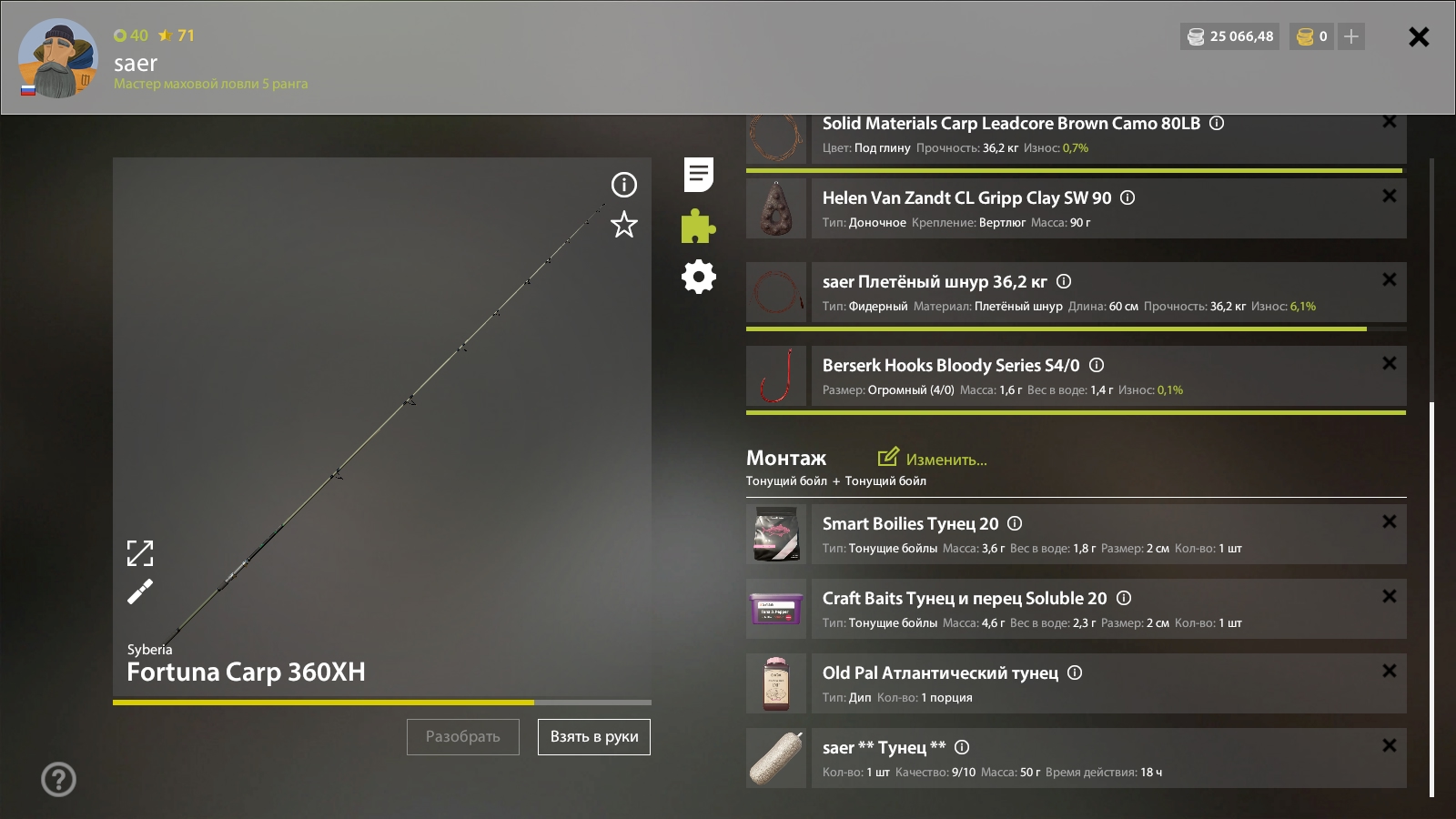Open the help question mark button
The height and width of the screenshot is (819, 1456).
point(58,779)
